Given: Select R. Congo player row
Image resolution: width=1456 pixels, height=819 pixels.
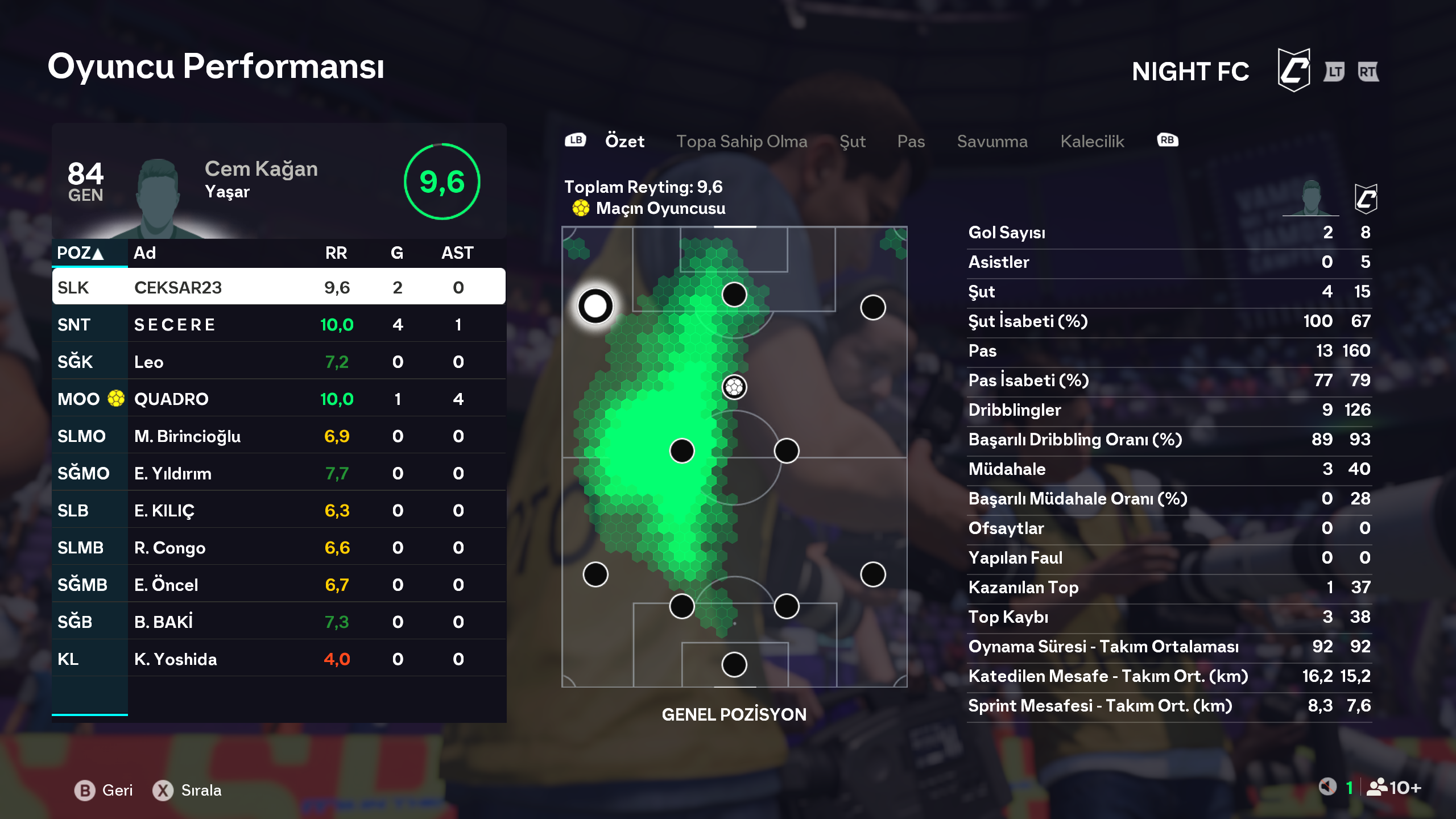Looking at the screenshot, I should [x=279, y=548].
